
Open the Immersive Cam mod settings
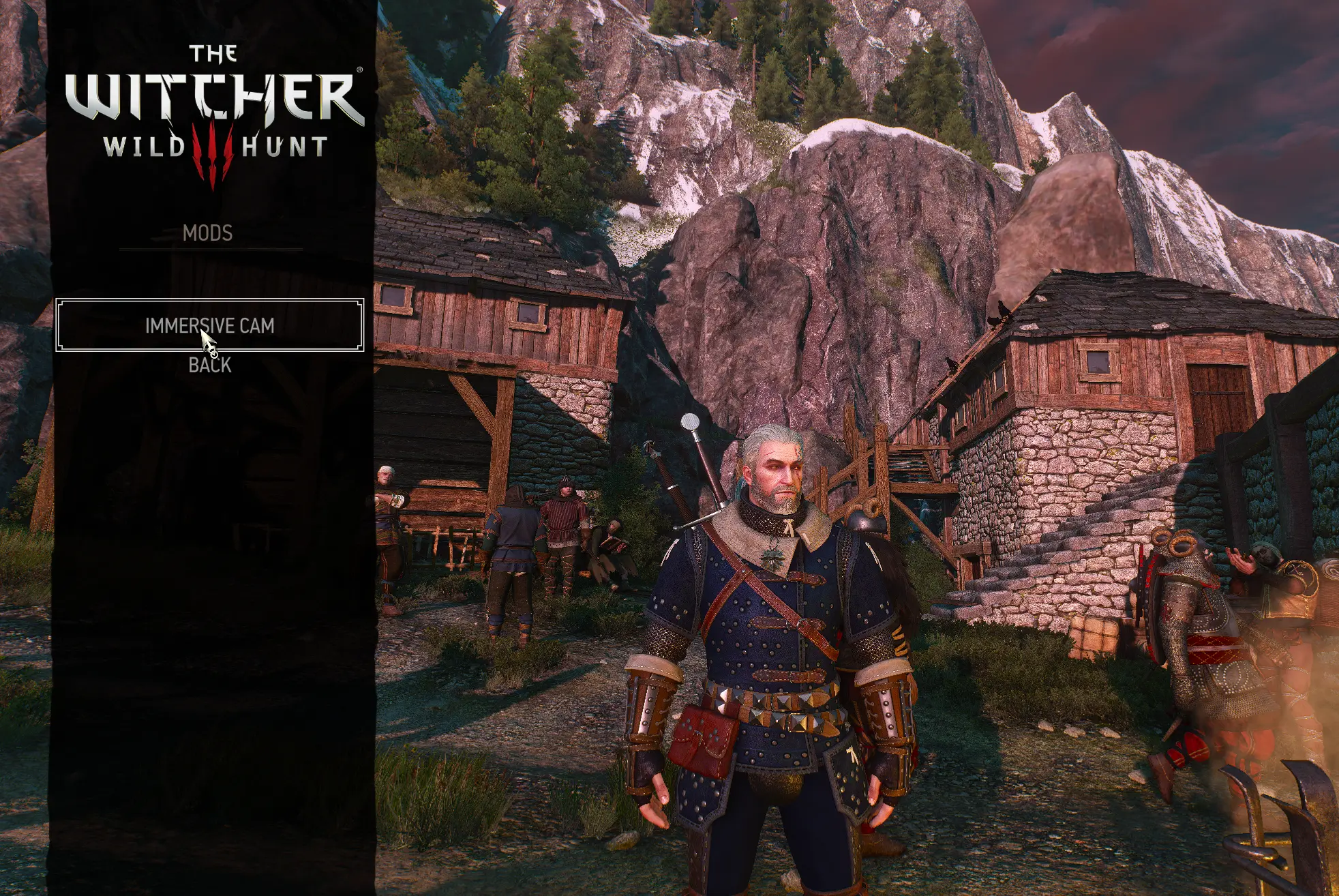(x=209, y=325)
